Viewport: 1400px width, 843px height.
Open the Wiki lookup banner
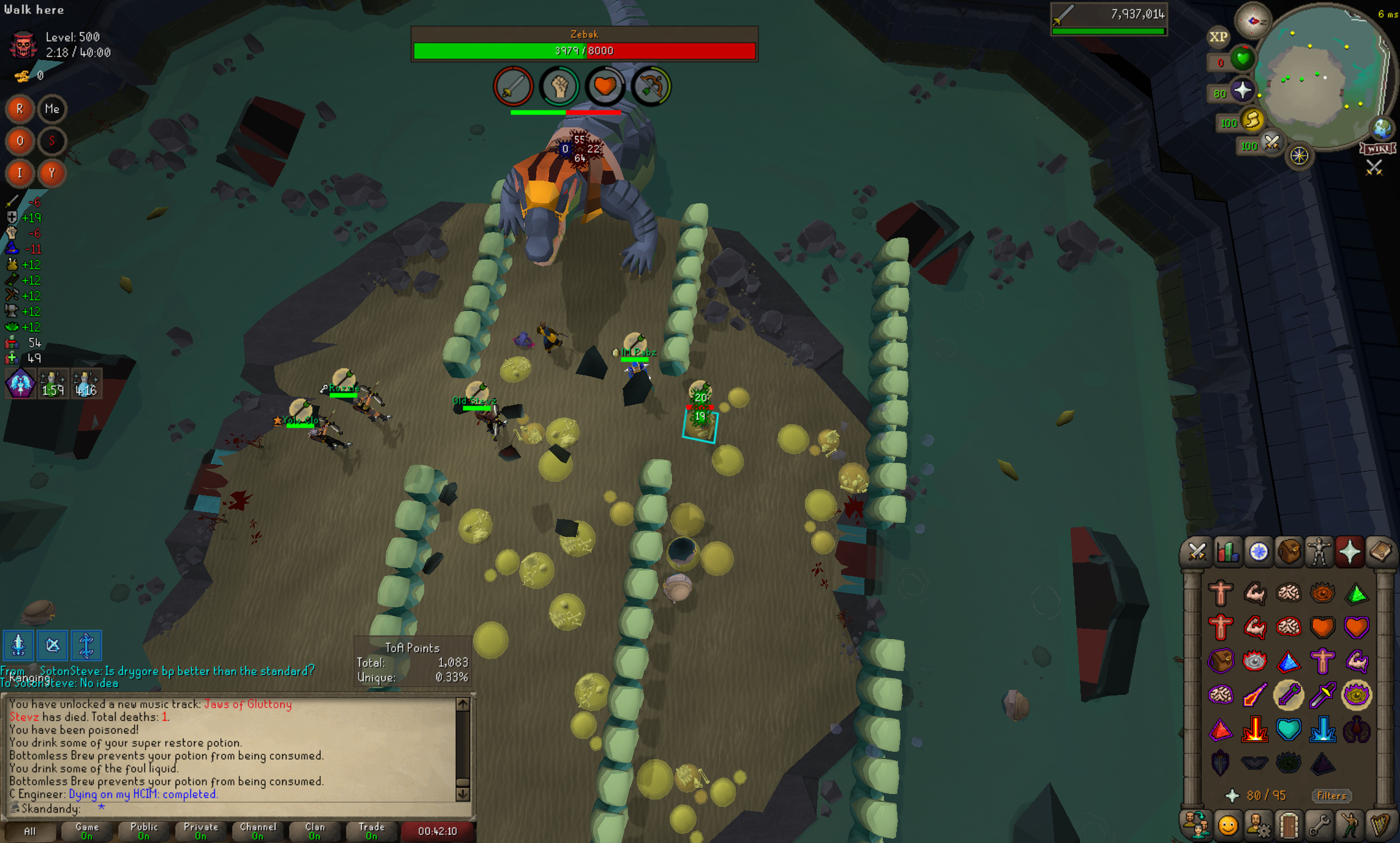(1377, 149)
